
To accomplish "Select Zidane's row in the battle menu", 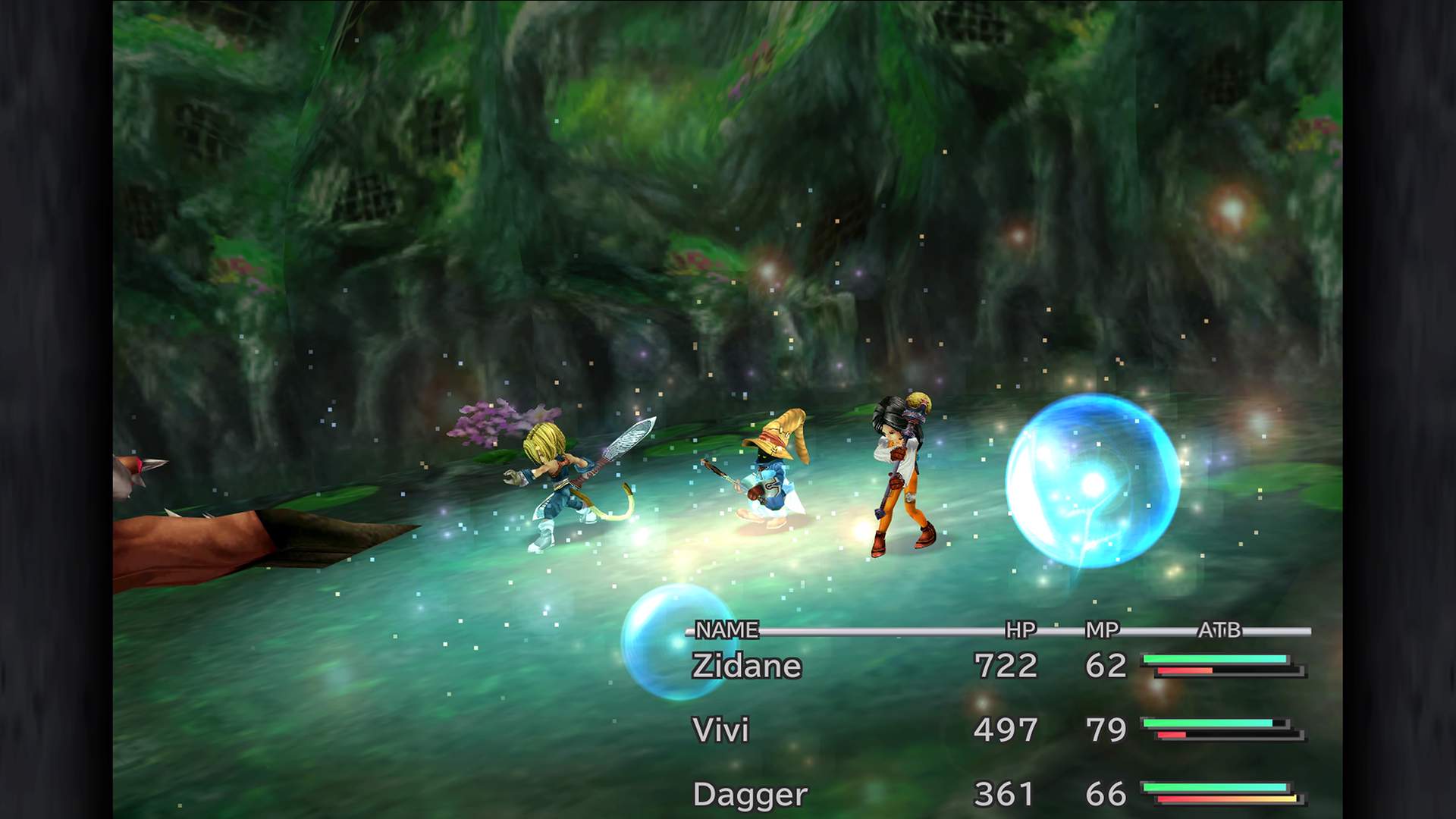I will pyautogui.click(x=747, y=667).
